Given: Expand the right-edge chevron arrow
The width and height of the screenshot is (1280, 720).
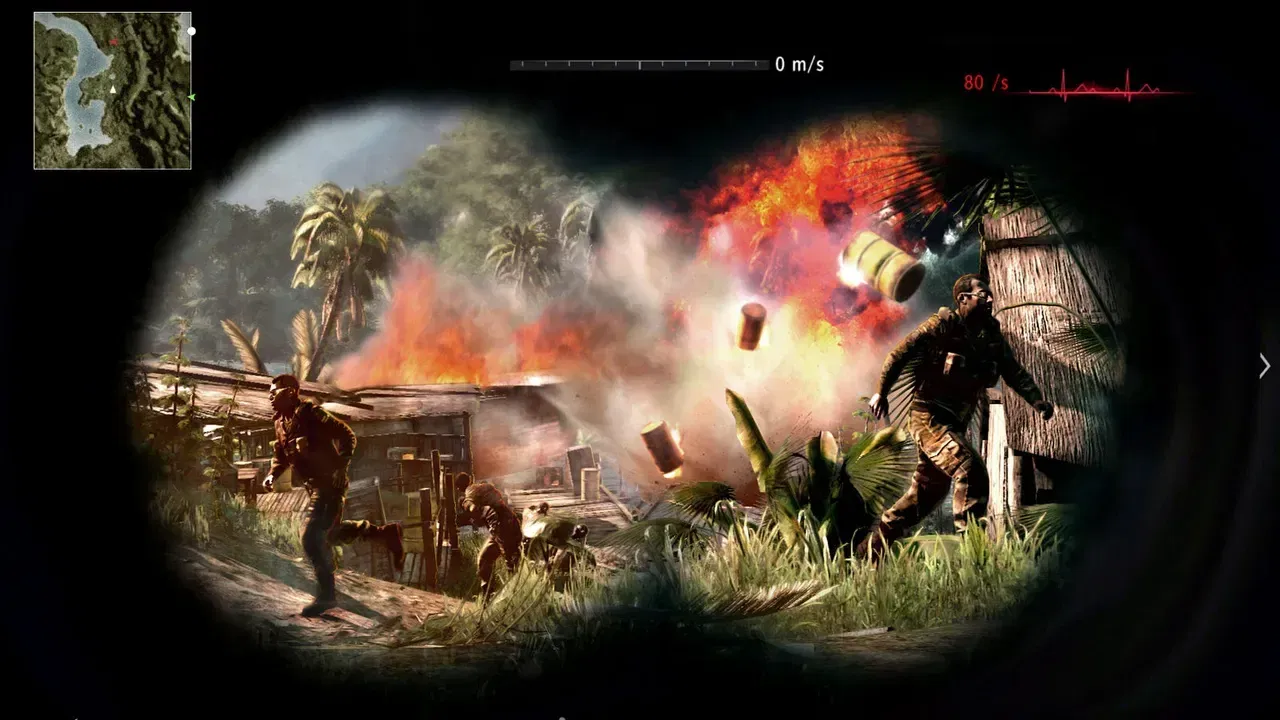Looking at the screenshot, I should (1264, 365).
